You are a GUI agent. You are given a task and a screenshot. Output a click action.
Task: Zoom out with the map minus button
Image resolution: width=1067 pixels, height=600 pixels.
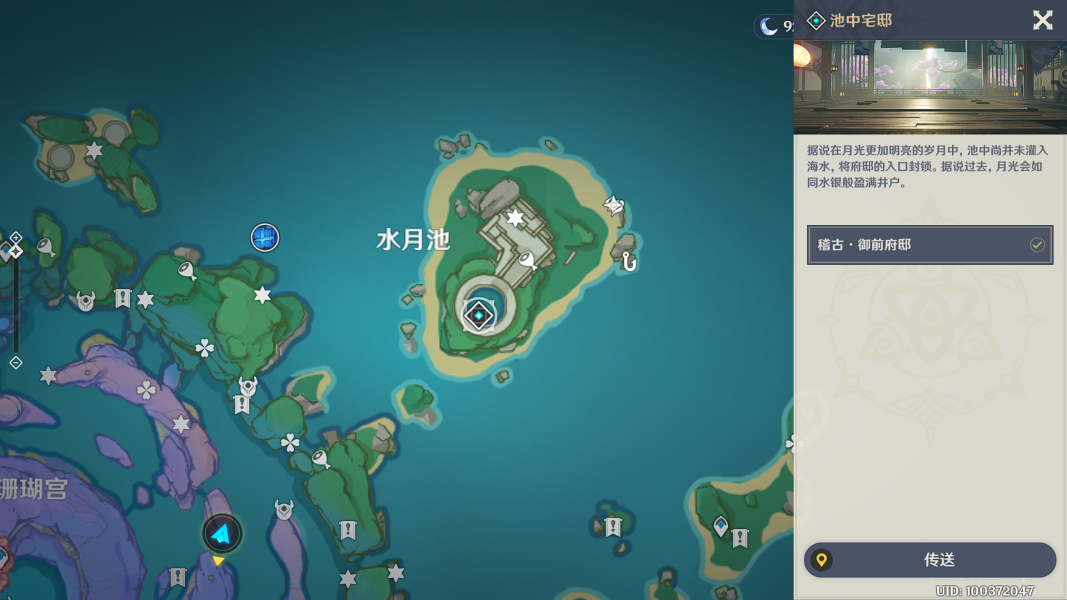point(16,362)
